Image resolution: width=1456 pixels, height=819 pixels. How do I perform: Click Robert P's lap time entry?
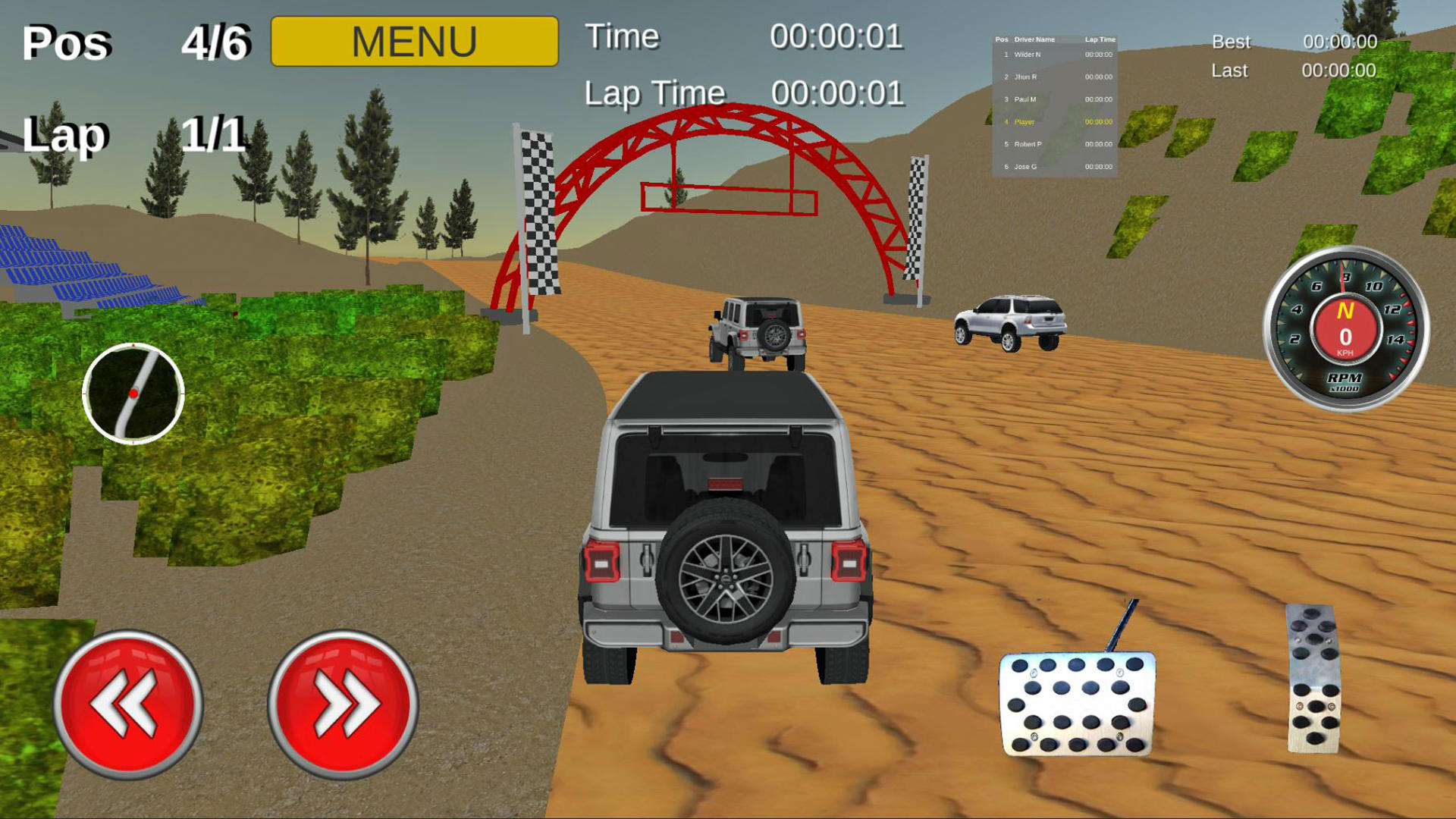coord(1098,143)
